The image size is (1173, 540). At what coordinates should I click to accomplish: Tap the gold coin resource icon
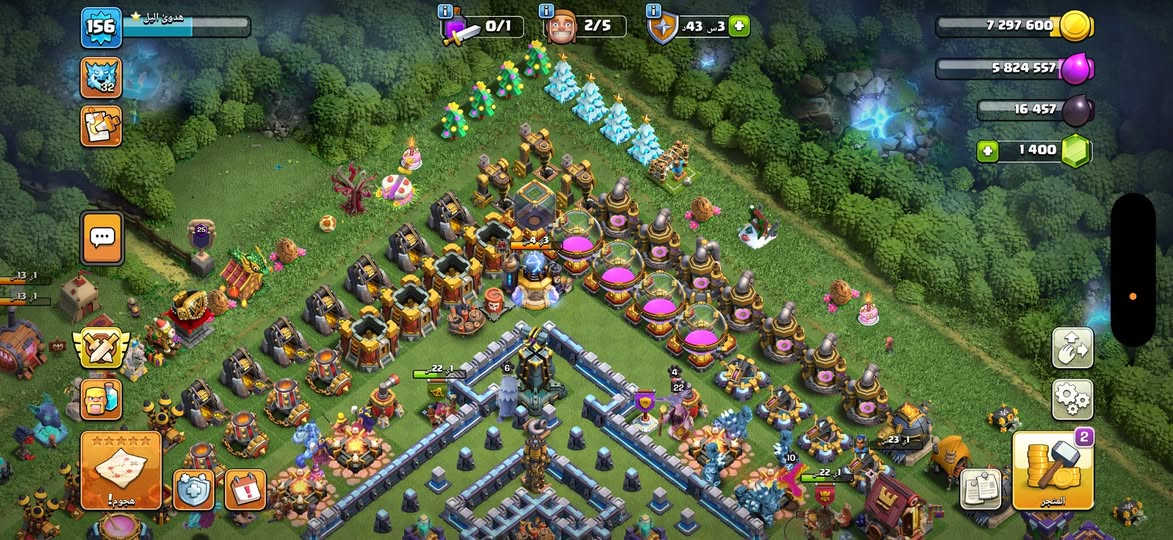1076,26
